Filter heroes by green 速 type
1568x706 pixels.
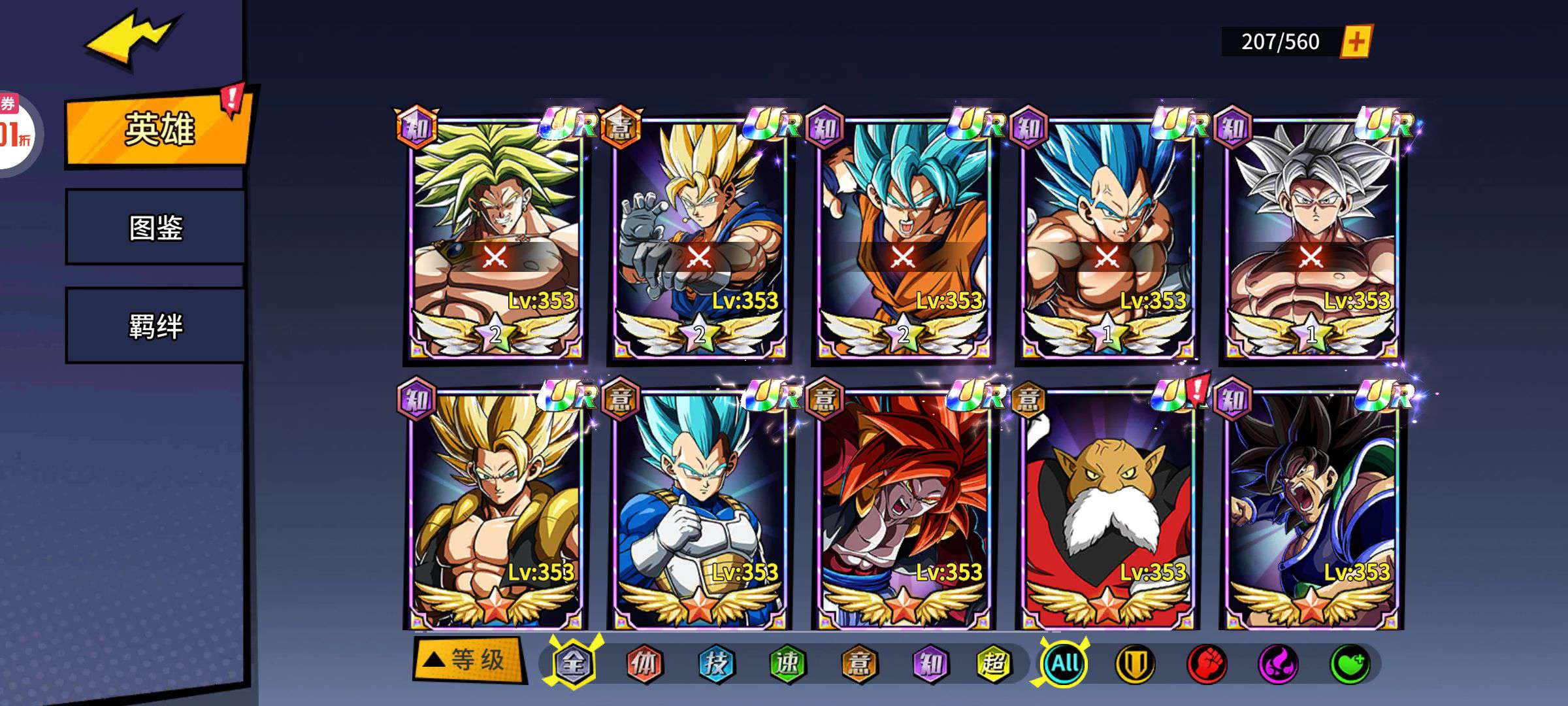787,664
